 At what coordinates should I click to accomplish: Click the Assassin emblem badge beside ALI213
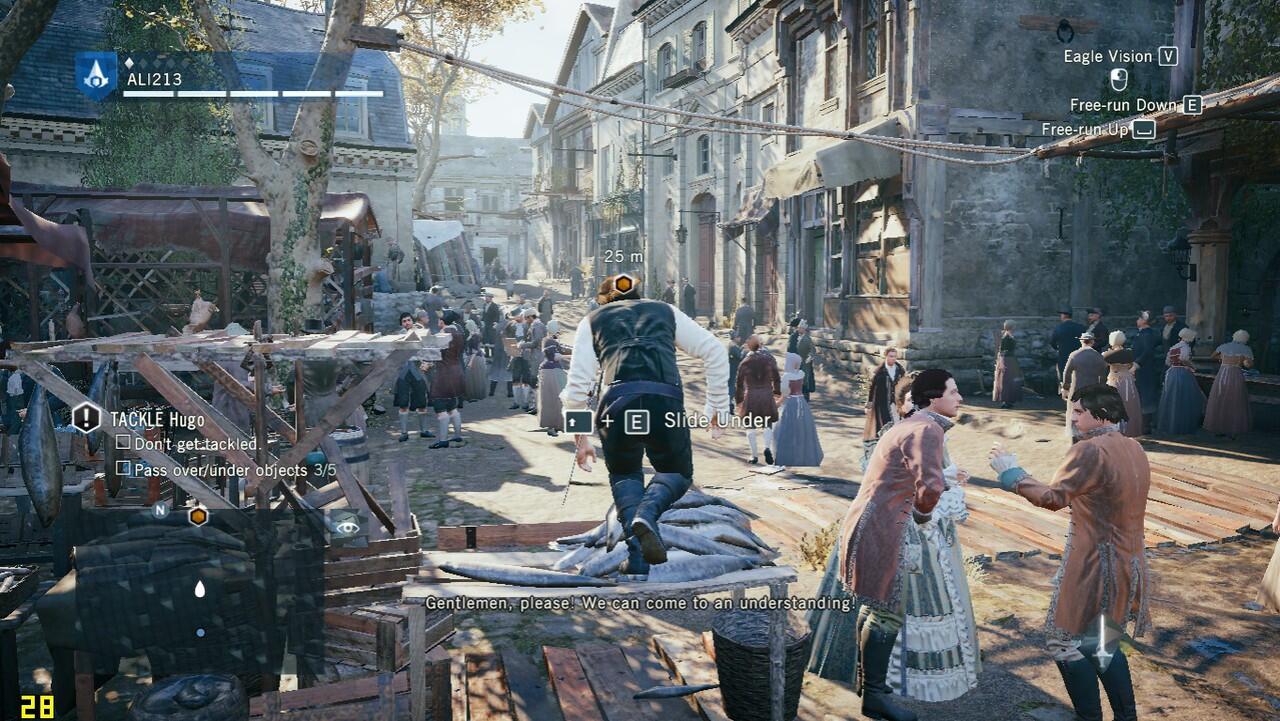(96, 74)
